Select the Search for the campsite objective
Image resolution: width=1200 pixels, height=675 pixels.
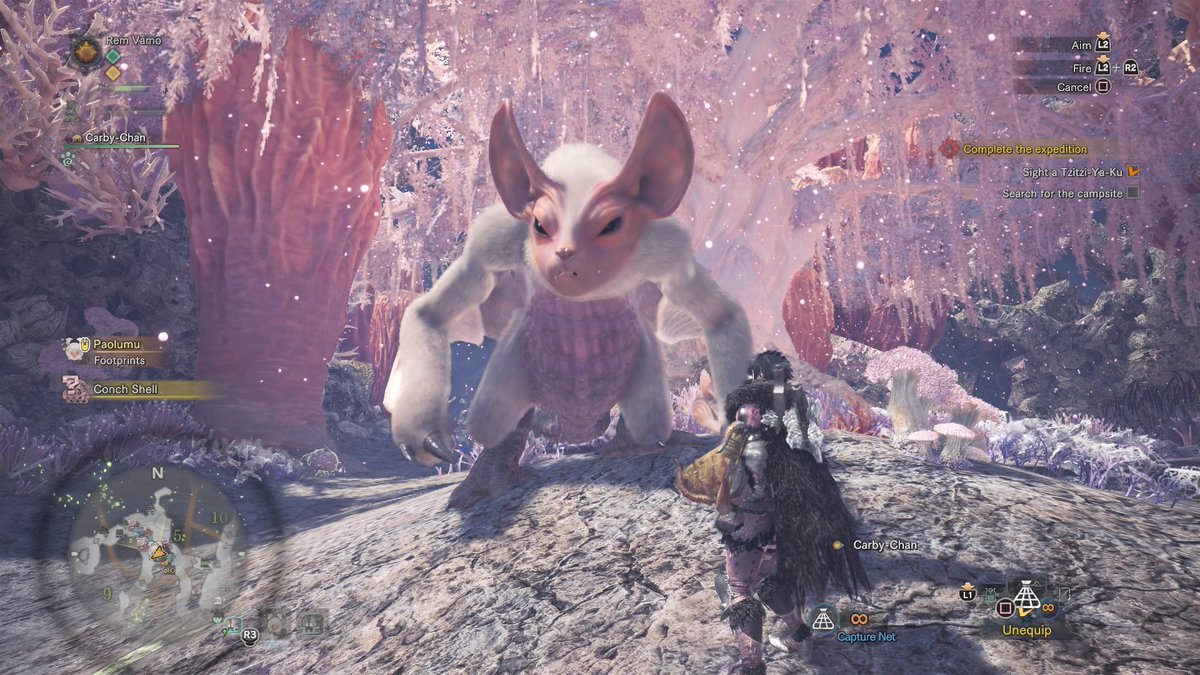[x=1062, y=193]
